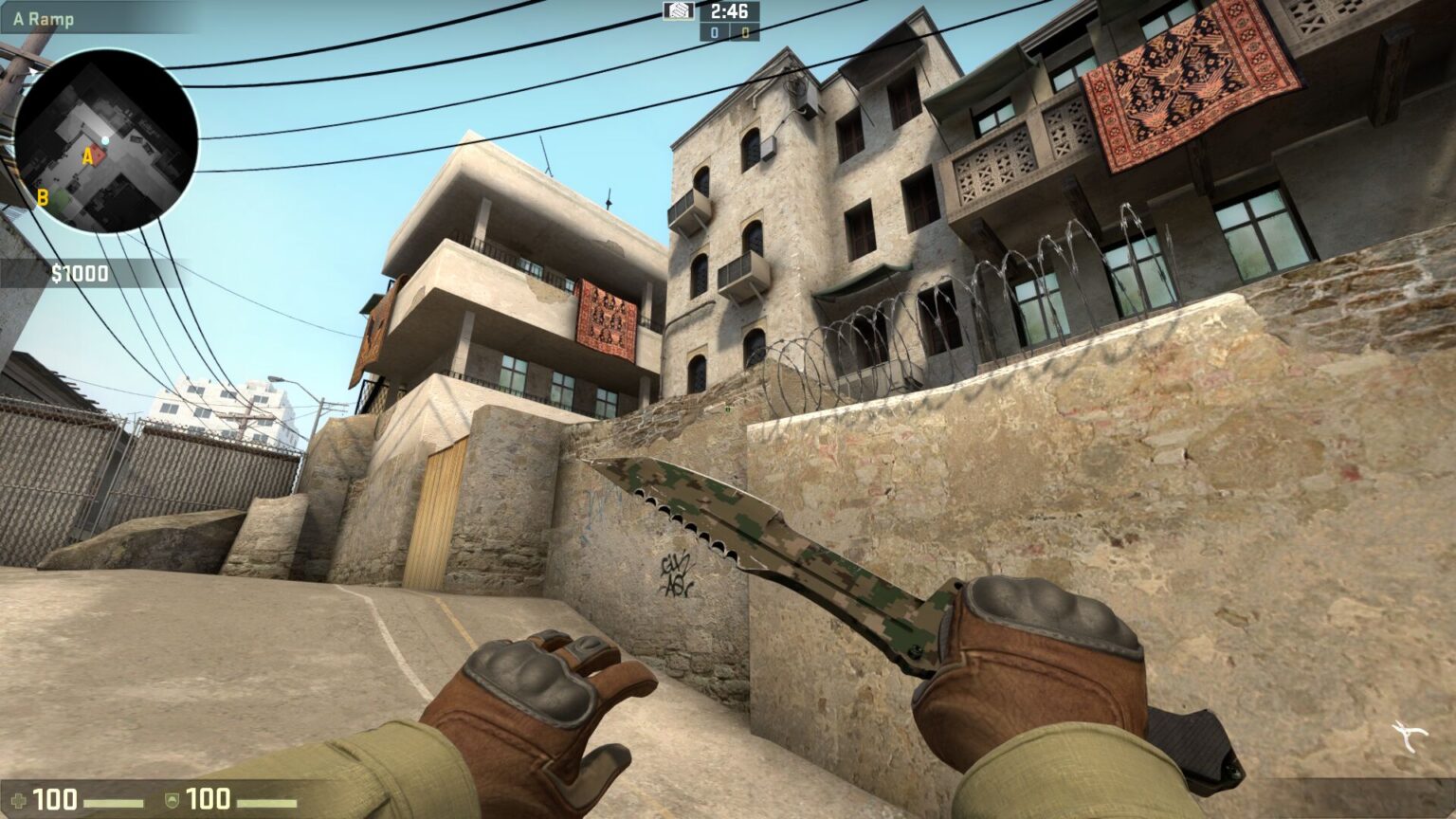Select the bombsite B marker on the radar
Screen dimensions: 1456x819
(x=43, y=197)
